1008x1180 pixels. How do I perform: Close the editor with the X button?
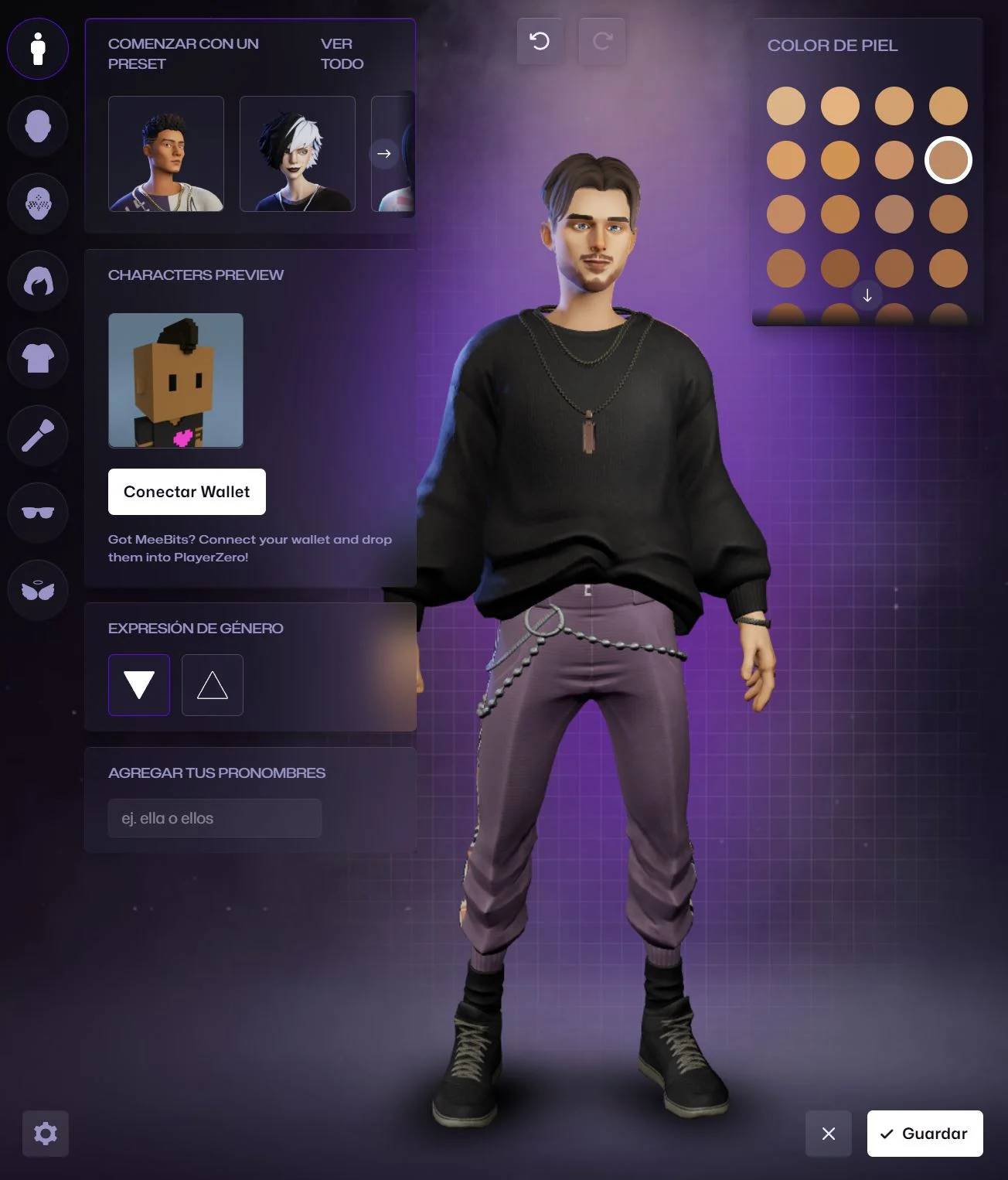828,1134
